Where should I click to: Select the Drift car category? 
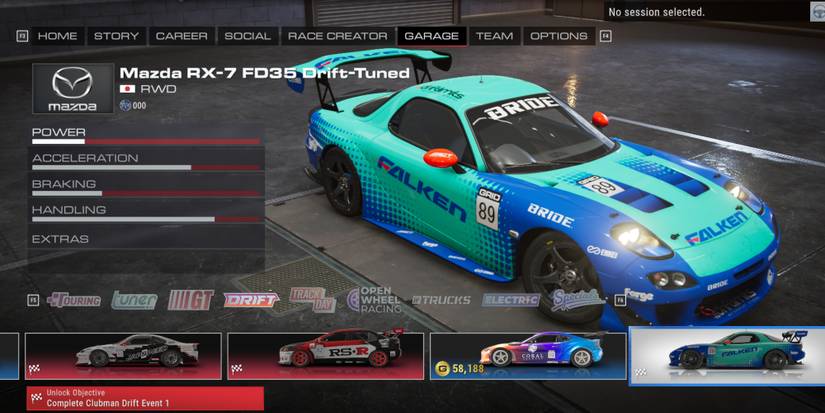[x=251, y=299]
